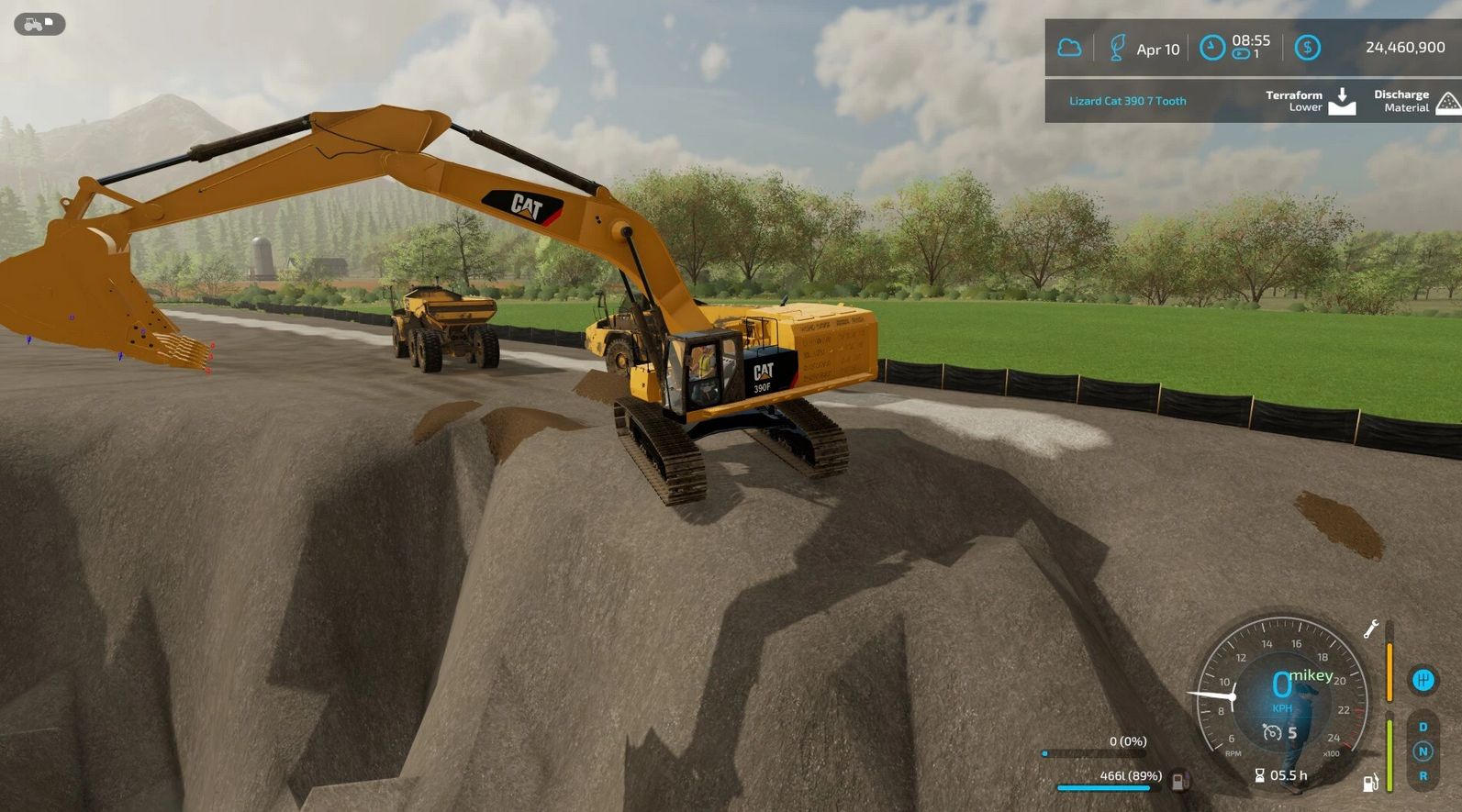Screen dimensions: 1462x812
Task: Open the weather forecast cloud icon
Action: point(1069,48)
